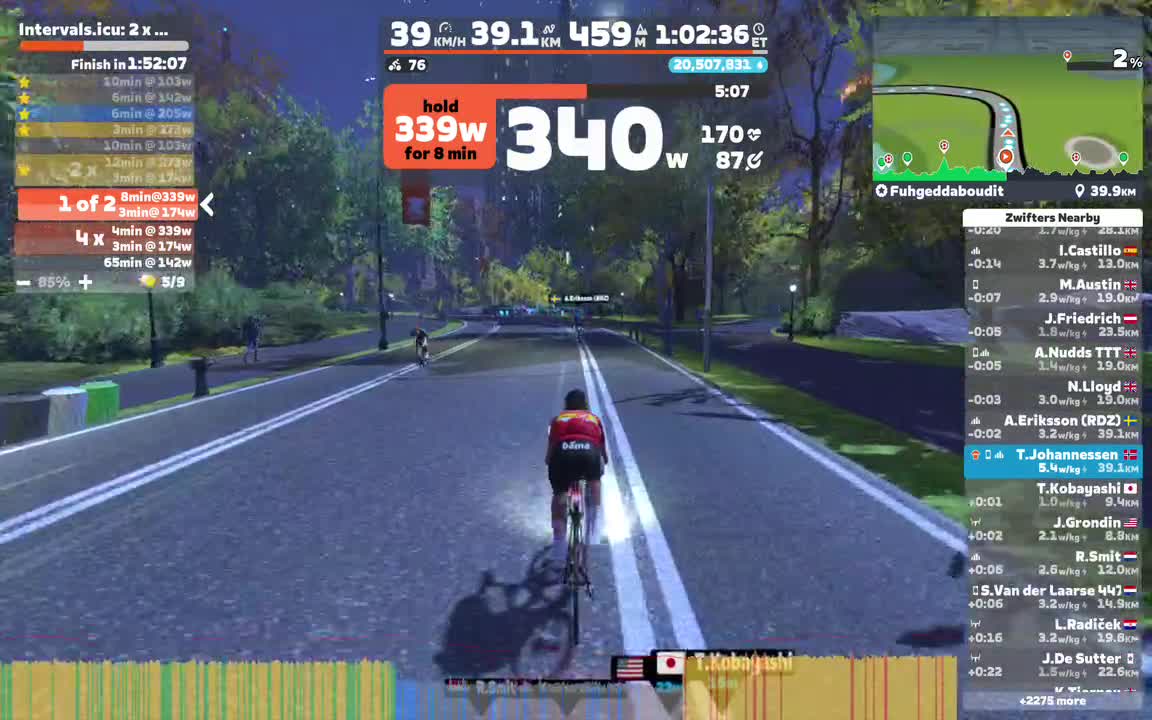The height and width of the screenshot is (720, 1152).
Task: View rider A.Eriksson (RDZ) in the list
Action: point(1052,427)
